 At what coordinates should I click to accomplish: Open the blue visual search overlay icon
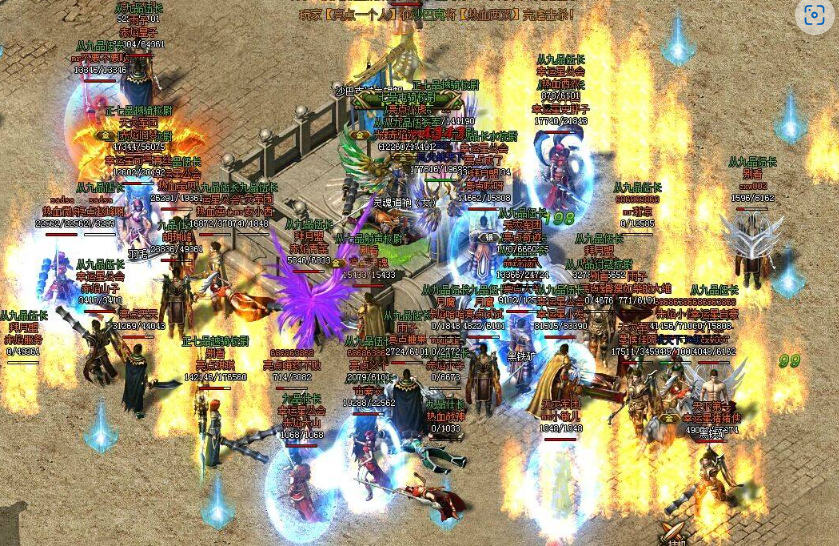pyautogui.click(x=814, y=15)
